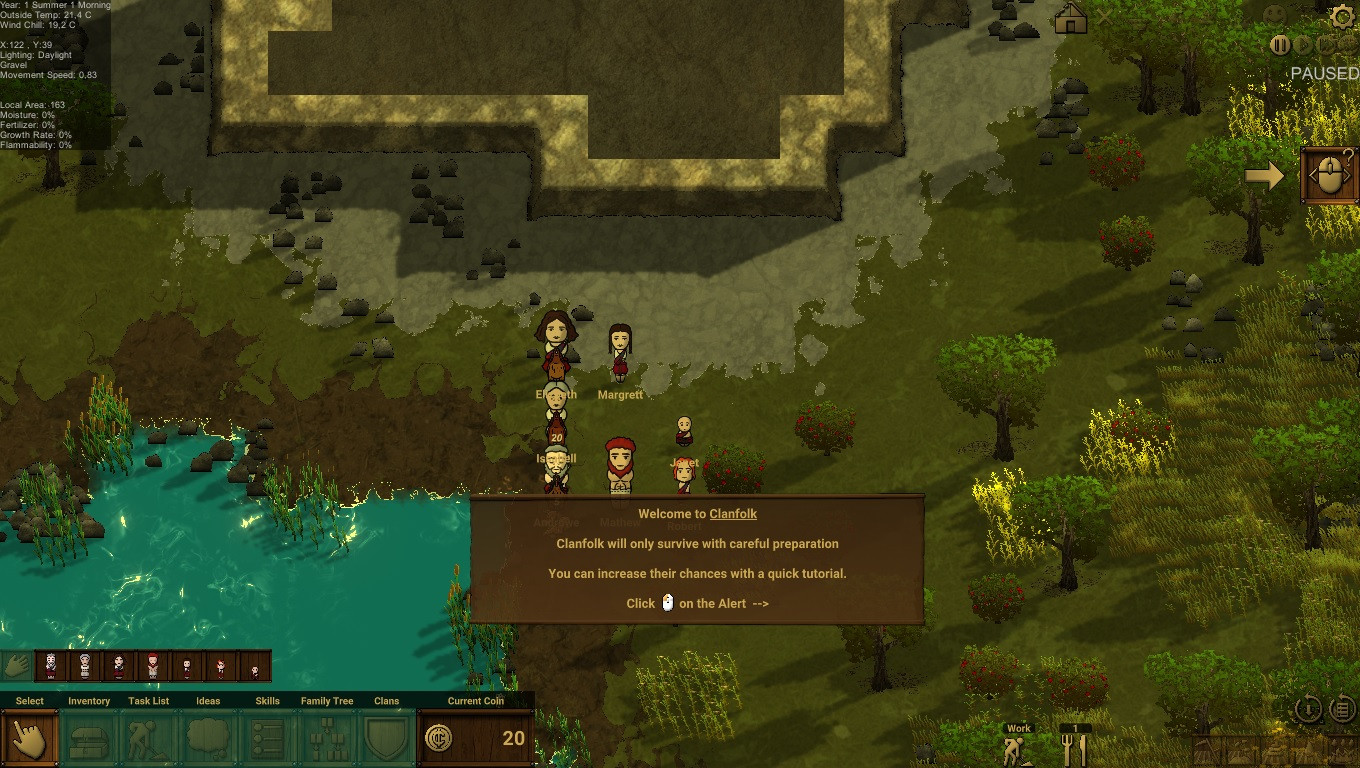Open the Inventory panel
This screenshot has height=768, width=1360.
click(x=89, y=739)
